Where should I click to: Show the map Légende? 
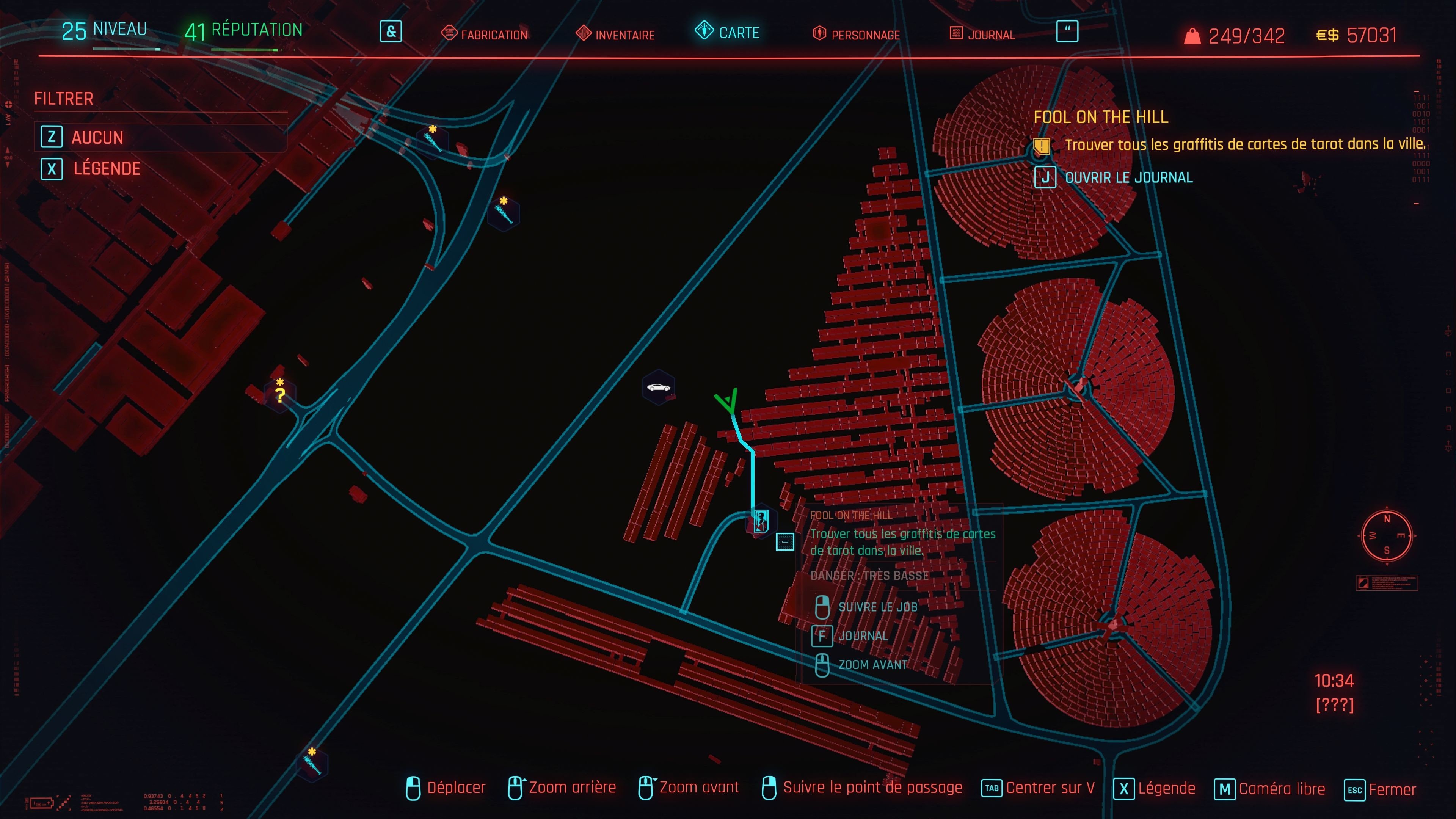[106, 168]
